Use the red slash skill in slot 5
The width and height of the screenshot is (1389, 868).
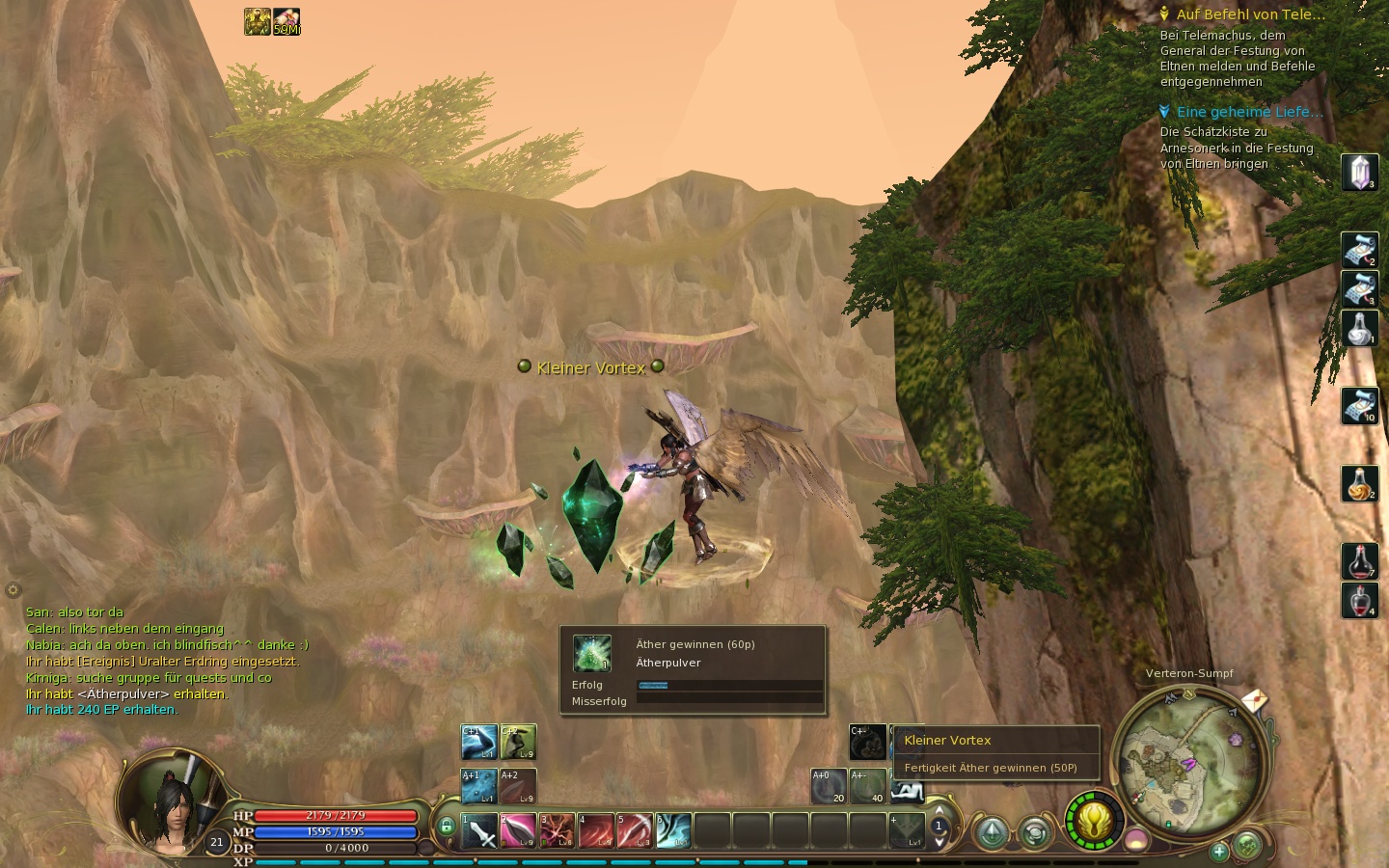tap(635, 830)
